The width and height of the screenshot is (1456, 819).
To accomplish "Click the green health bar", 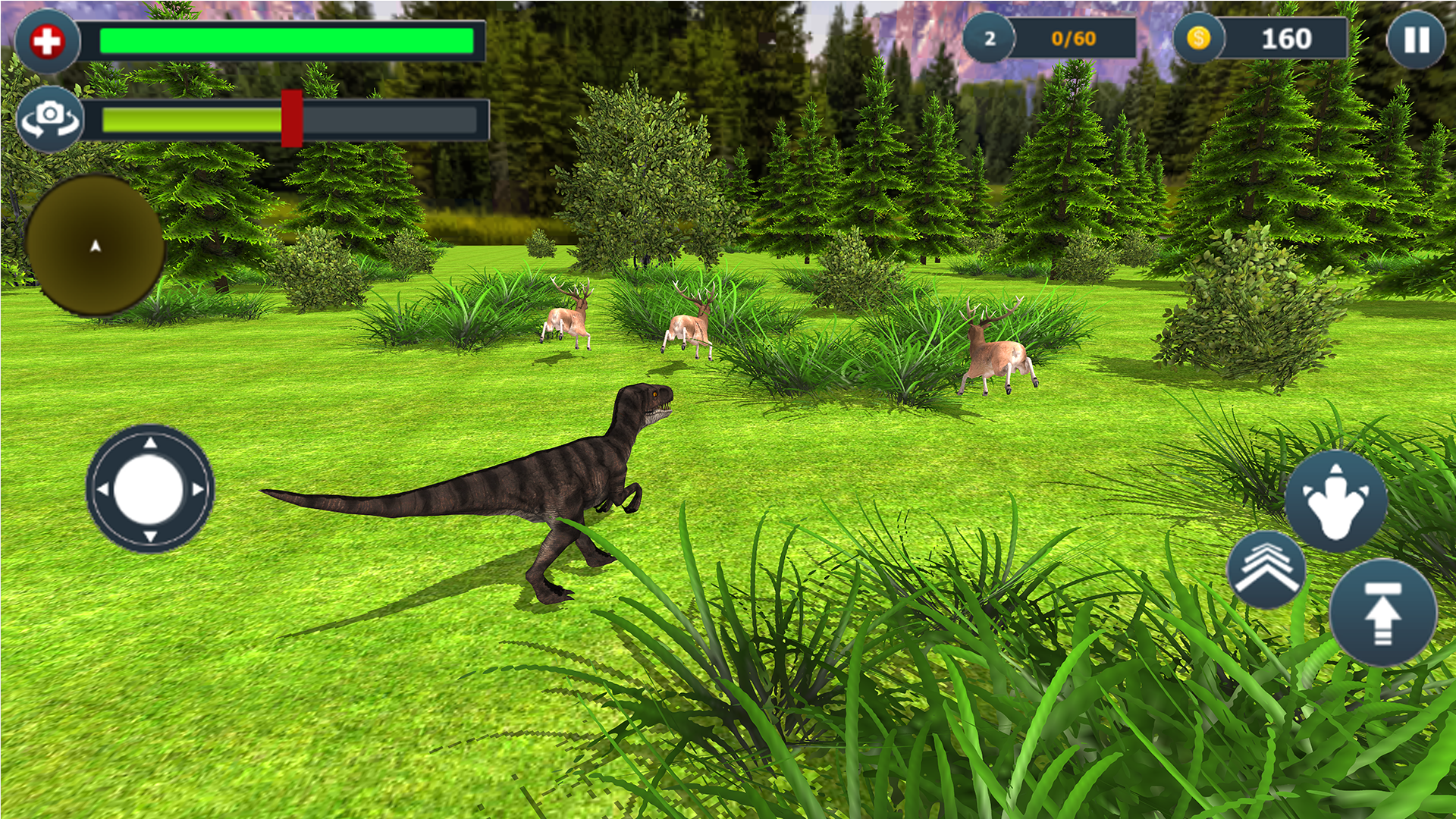I will 288,39.
